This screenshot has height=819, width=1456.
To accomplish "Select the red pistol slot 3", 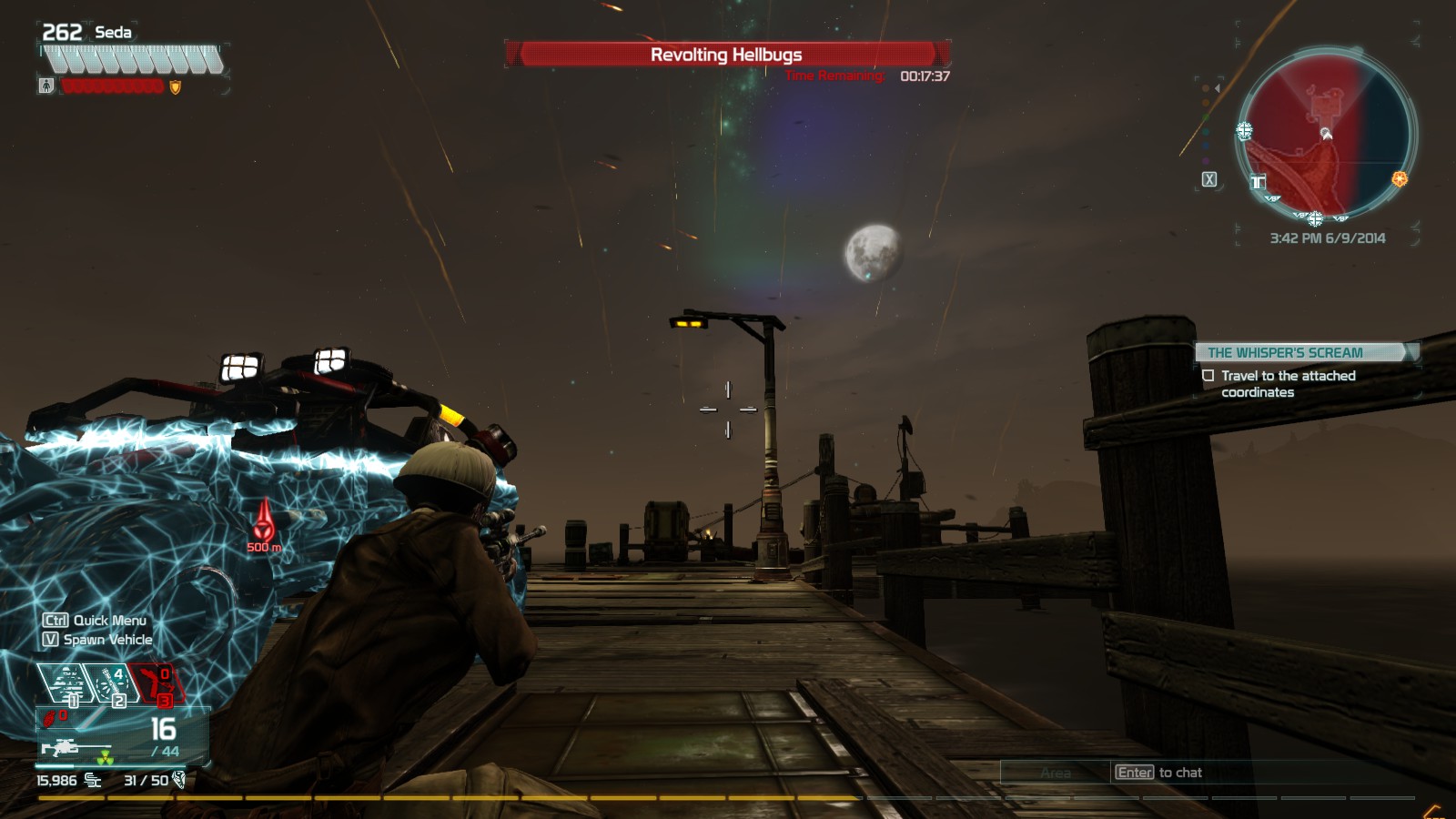I will click(x=157, y=683).
